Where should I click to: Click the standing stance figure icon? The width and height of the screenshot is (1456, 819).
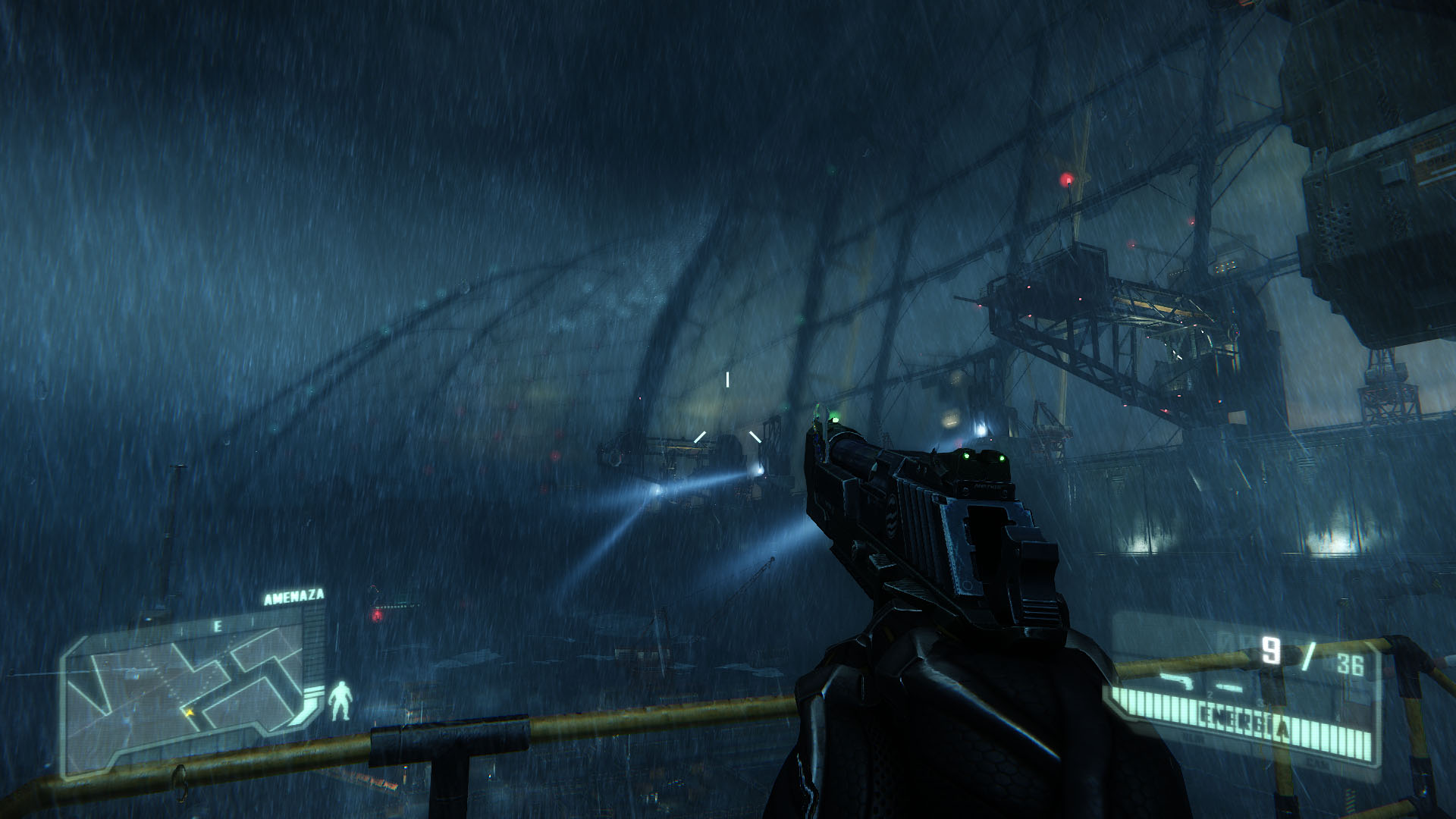click(x=340, y=700)
